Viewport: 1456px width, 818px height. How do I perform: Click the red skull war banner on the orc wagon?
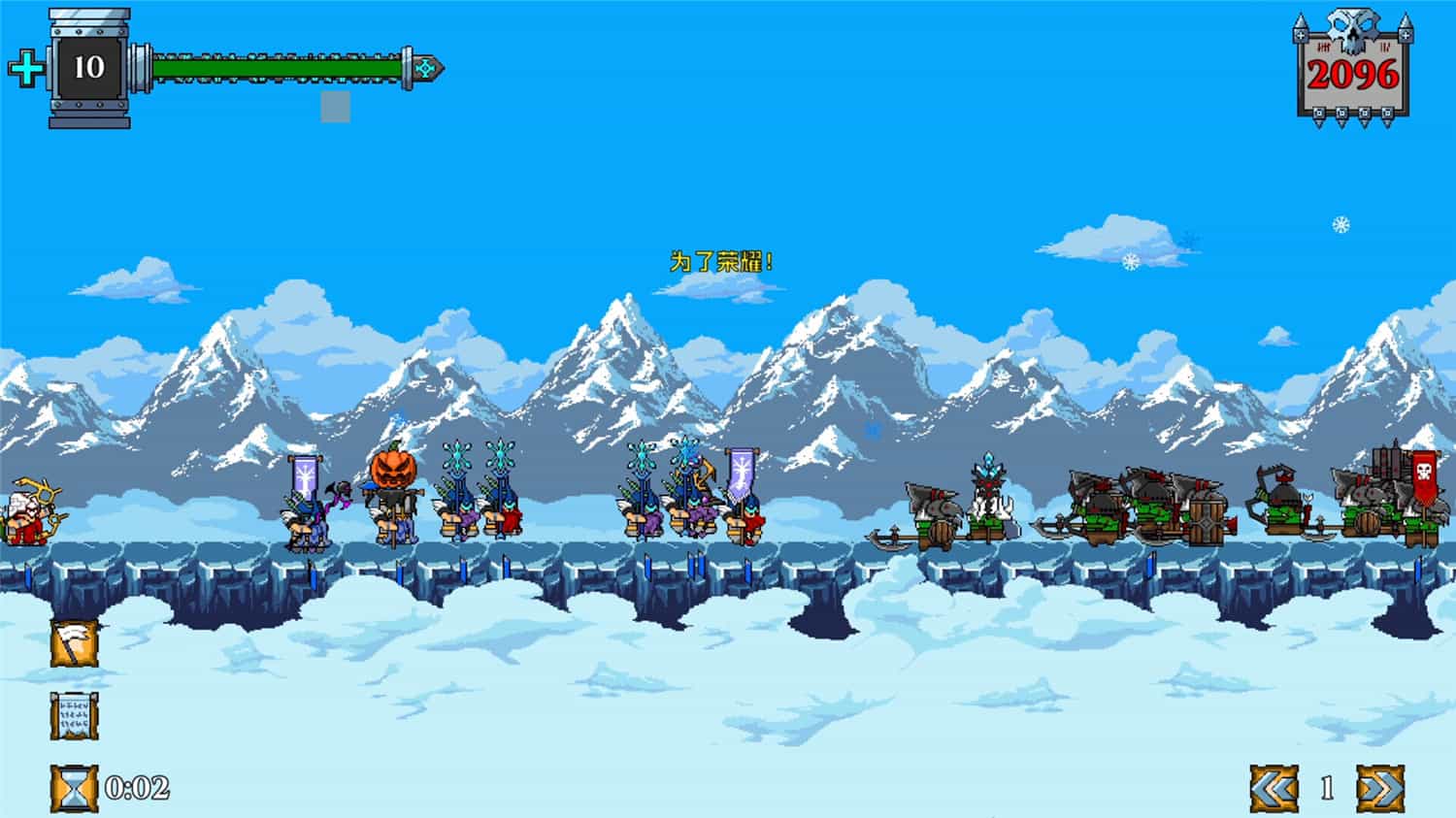coord(1424,478)
